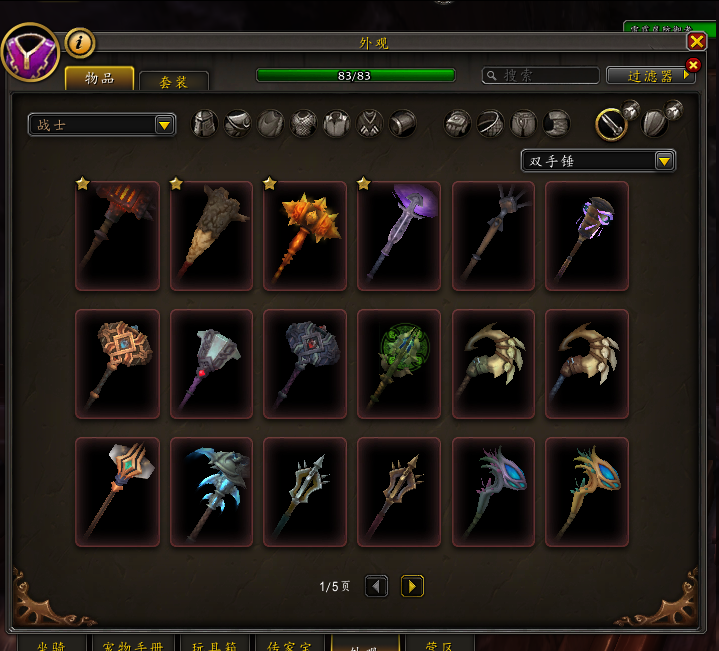The height and width of the screenshot is (651, 719).
Task: Choose the helmet slot icon
Action: coord(205,124)
